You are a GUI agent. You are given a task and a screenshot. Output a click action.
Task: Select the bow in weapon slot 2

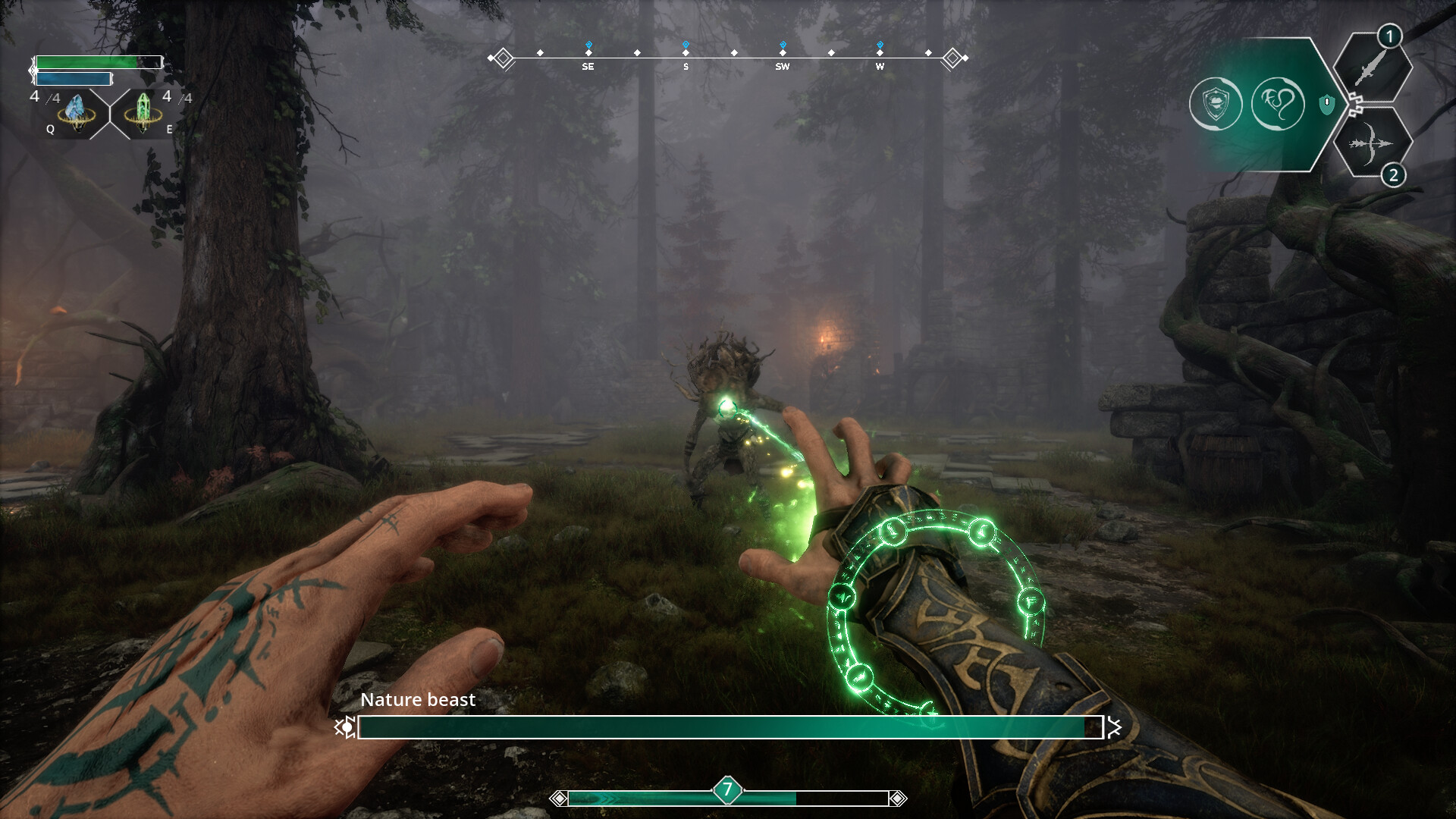pos(1373,144)
